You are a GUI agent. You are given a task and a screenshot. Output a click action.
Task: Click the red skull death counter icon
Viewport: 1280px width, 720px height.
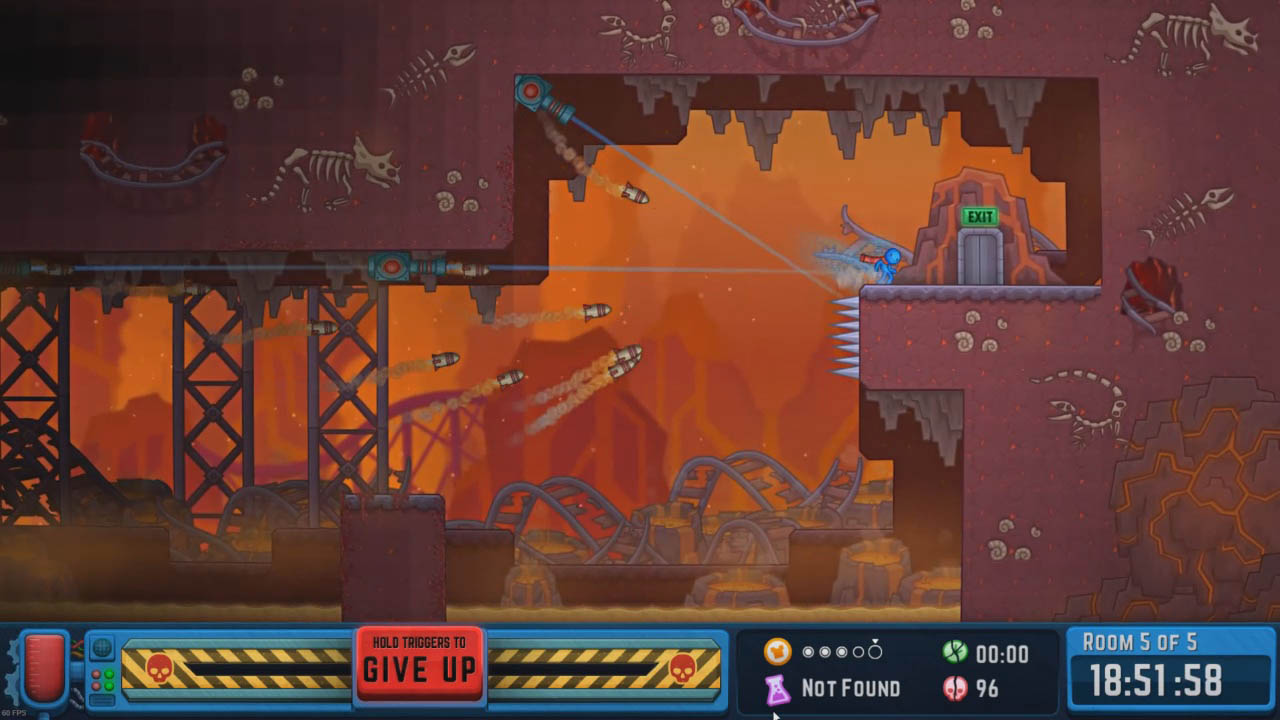tap(955, 688)
